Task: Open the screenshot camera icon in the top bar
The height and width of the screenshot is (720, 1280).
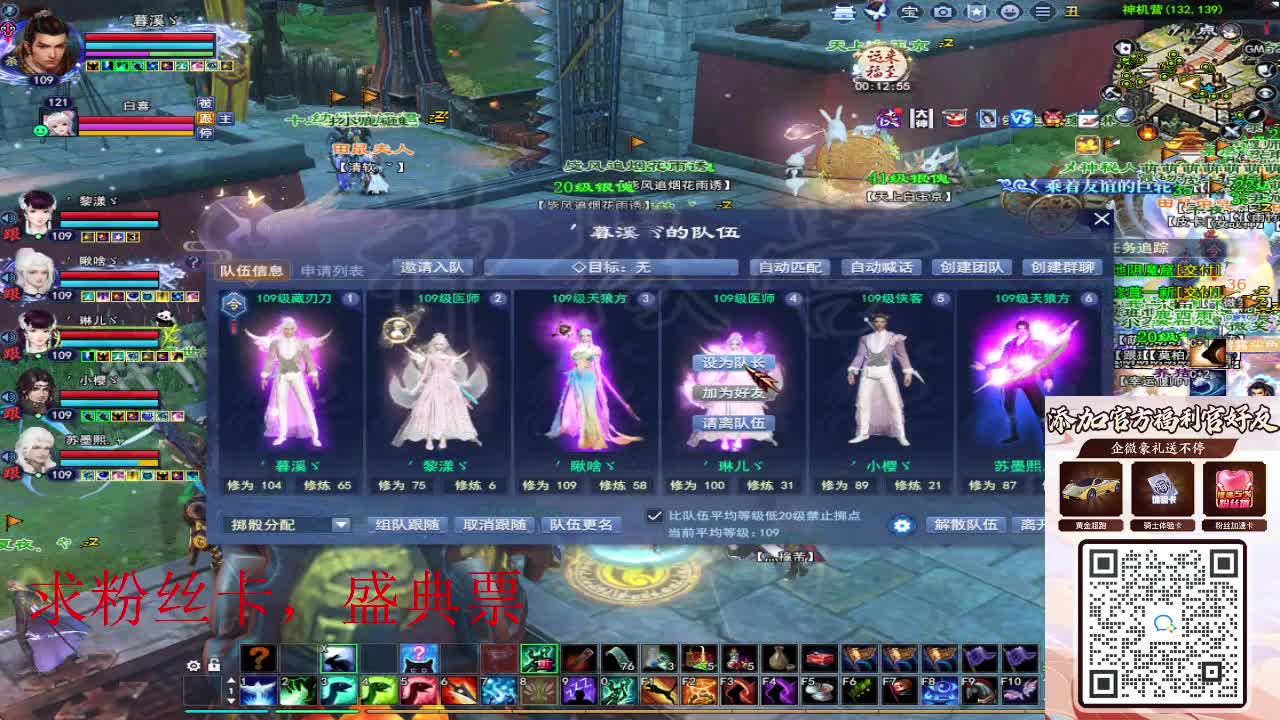Action: pyautogui.click(x=941, y=12)
